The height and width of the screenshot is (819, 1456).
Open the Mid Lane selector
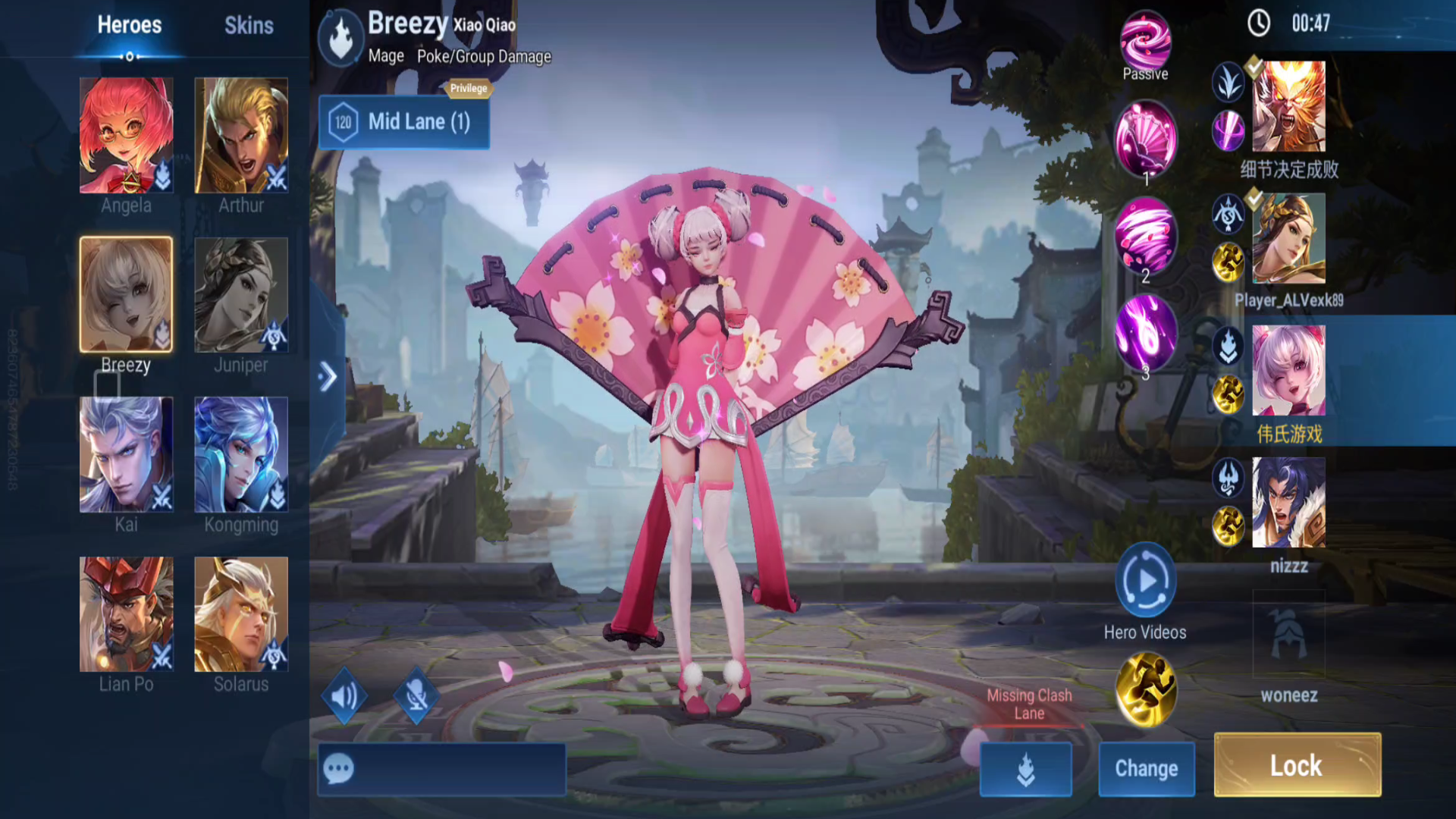[x=404, y=122]
